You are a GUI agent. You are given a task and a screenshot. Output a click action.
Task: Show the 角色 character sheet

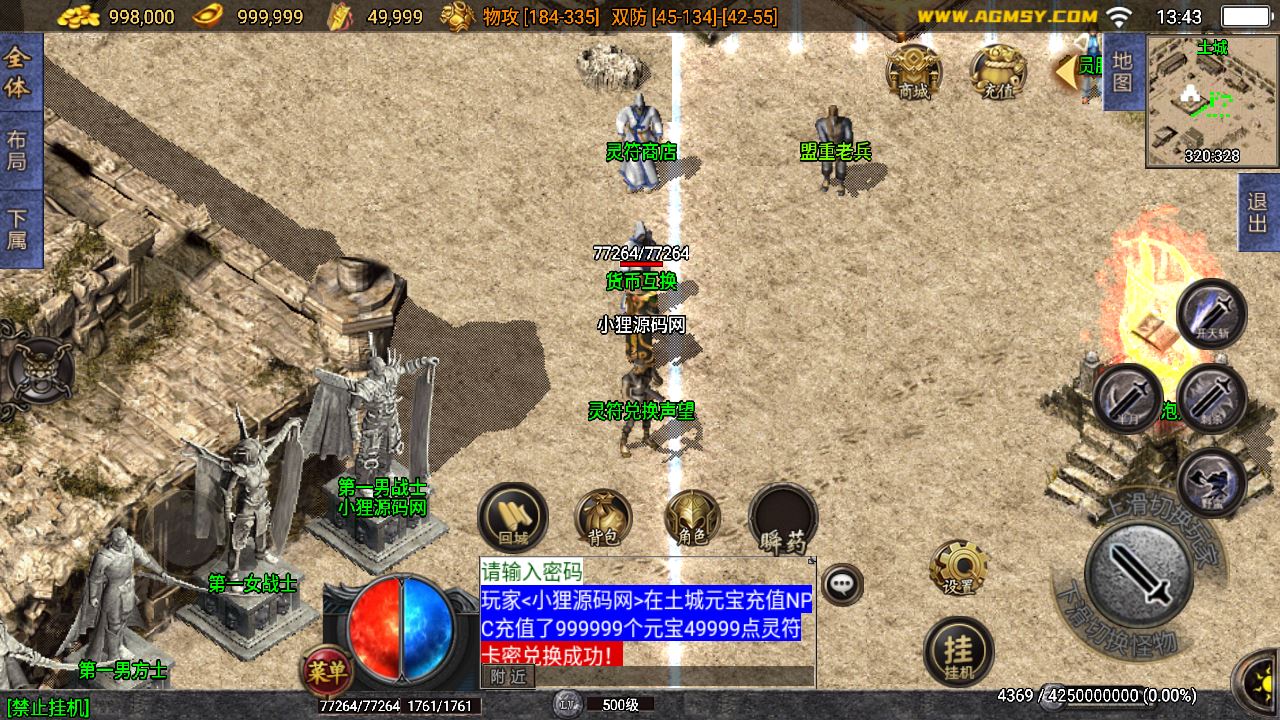click(x=692, y=517)
